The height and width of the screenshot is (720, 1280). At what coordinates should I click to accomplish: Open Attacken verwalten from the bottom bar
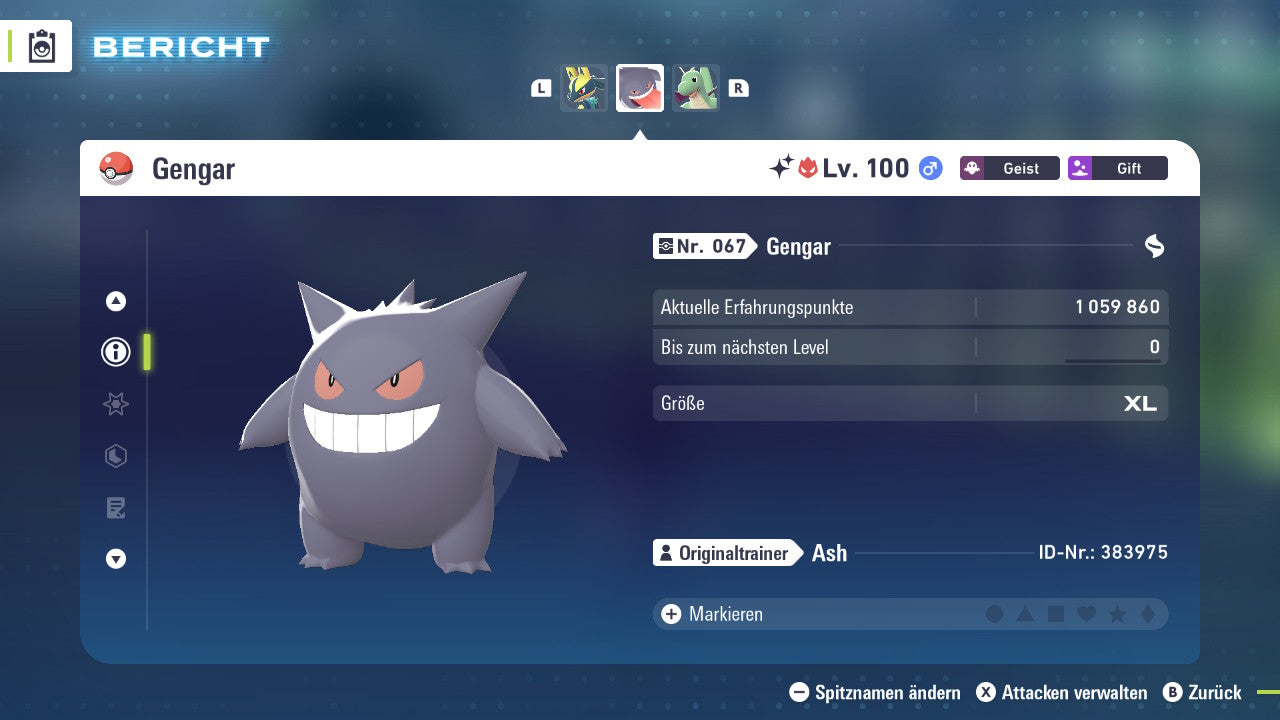[1064, 692]
